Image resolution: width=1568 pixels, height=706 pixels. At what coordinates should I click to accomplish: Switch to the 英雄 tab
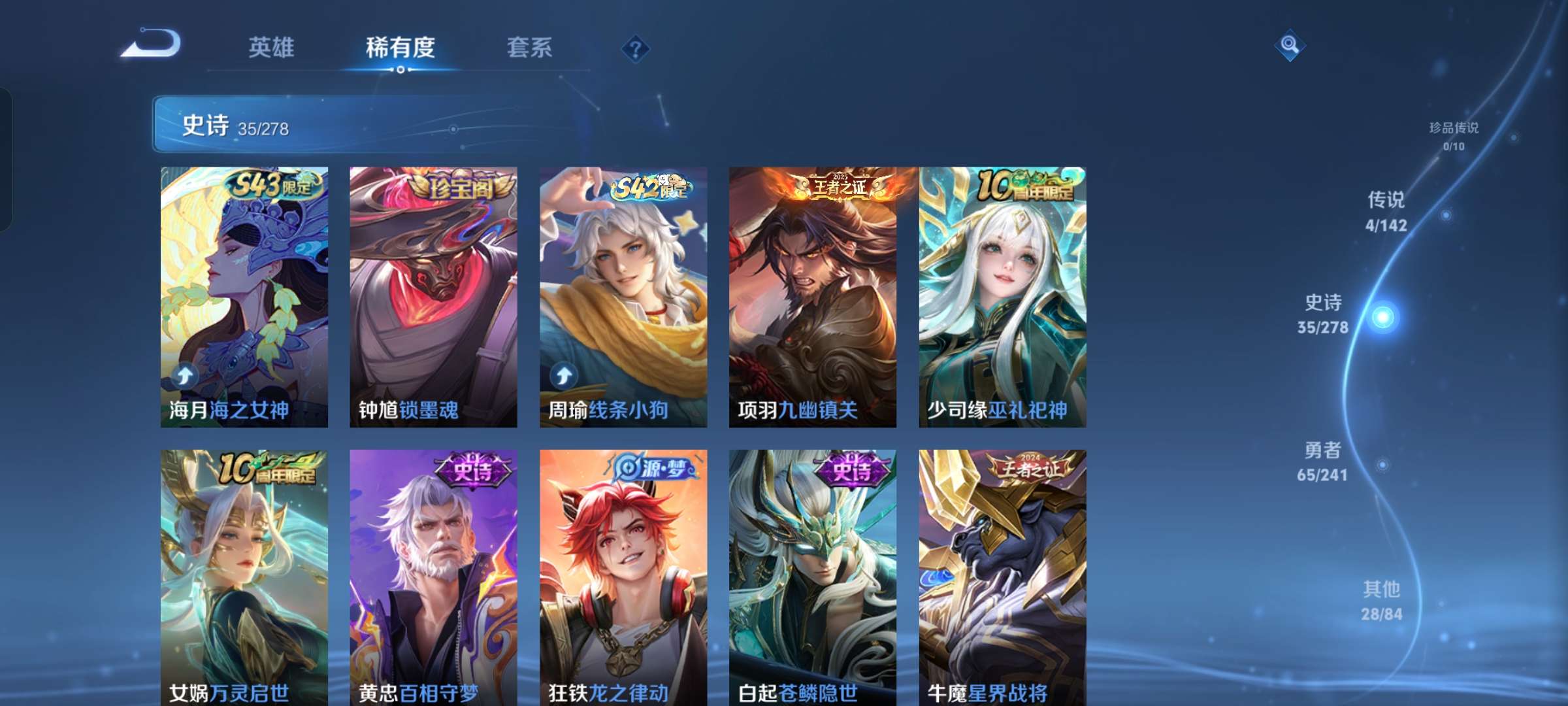(271, 48)
